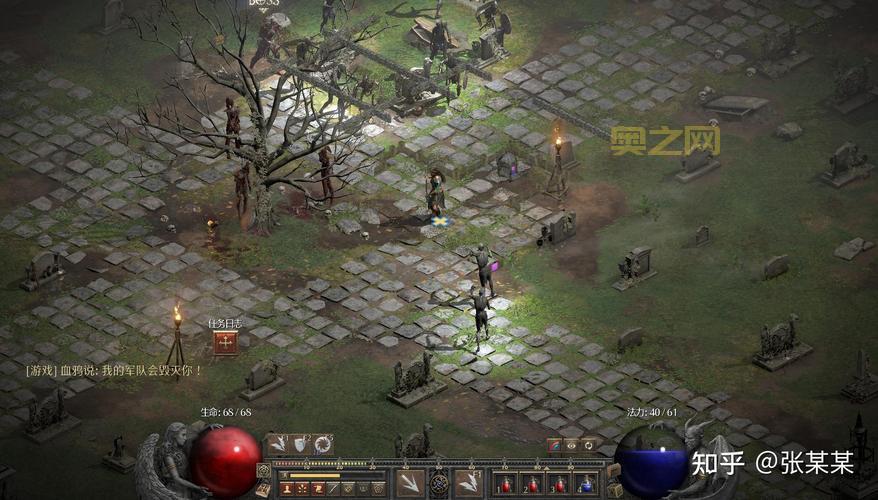Activate the swirling circle quick-skill icon

tap(323, 443)
